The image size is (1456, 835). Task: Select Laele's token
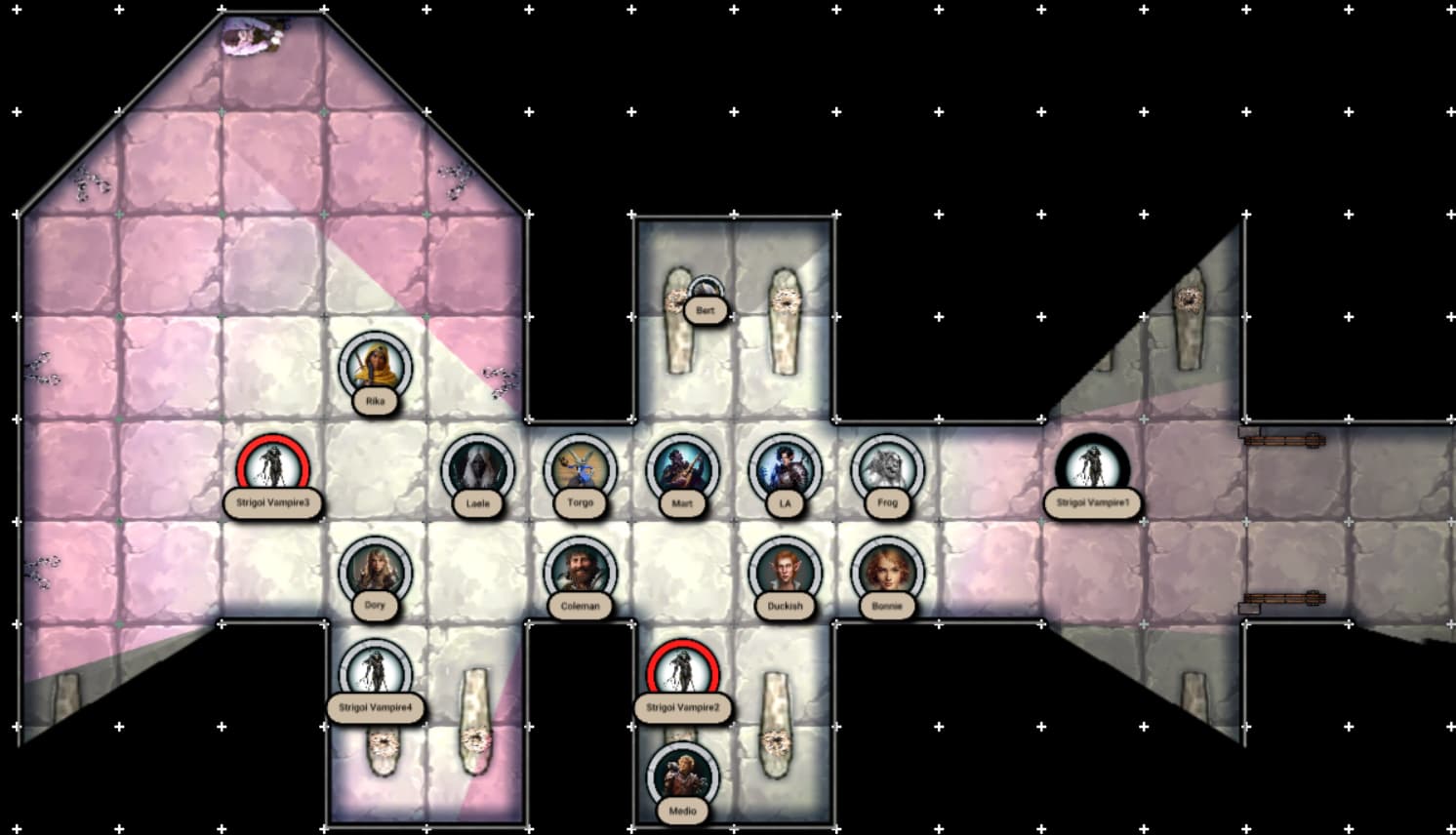(x=478, y=469)
